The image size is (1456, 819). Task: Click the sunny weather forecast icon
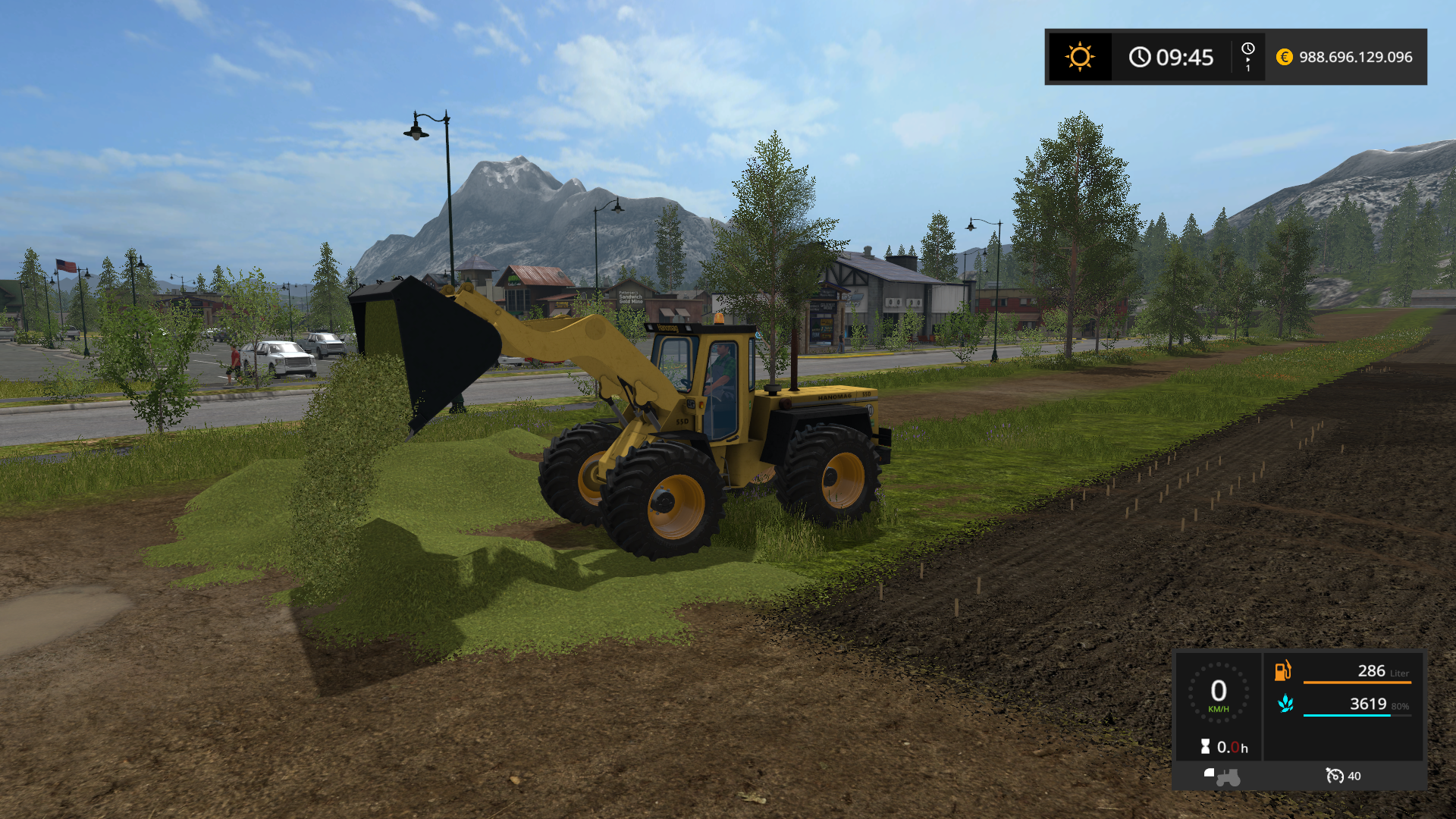pos(1080,57)
